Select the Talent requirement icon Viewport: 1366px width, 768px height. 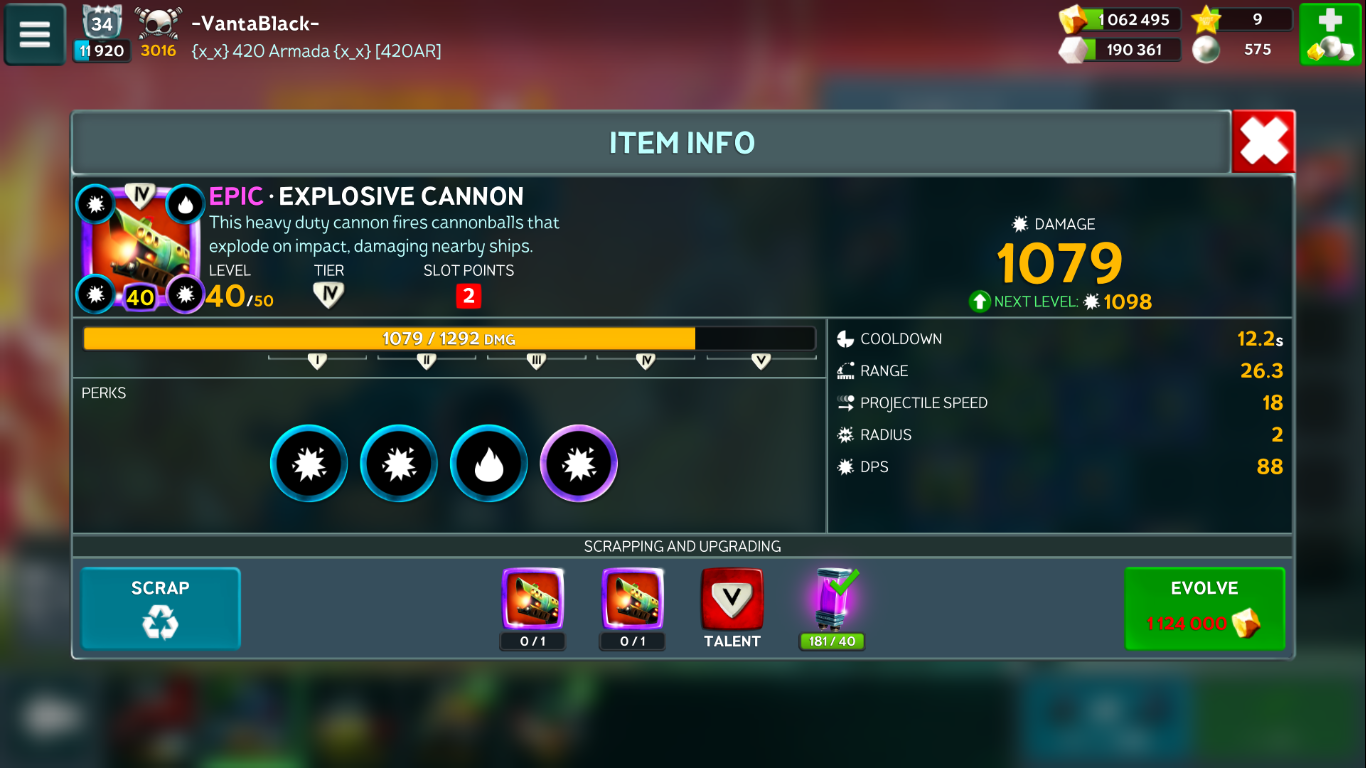pyautogui.click(x=732, y=601)
